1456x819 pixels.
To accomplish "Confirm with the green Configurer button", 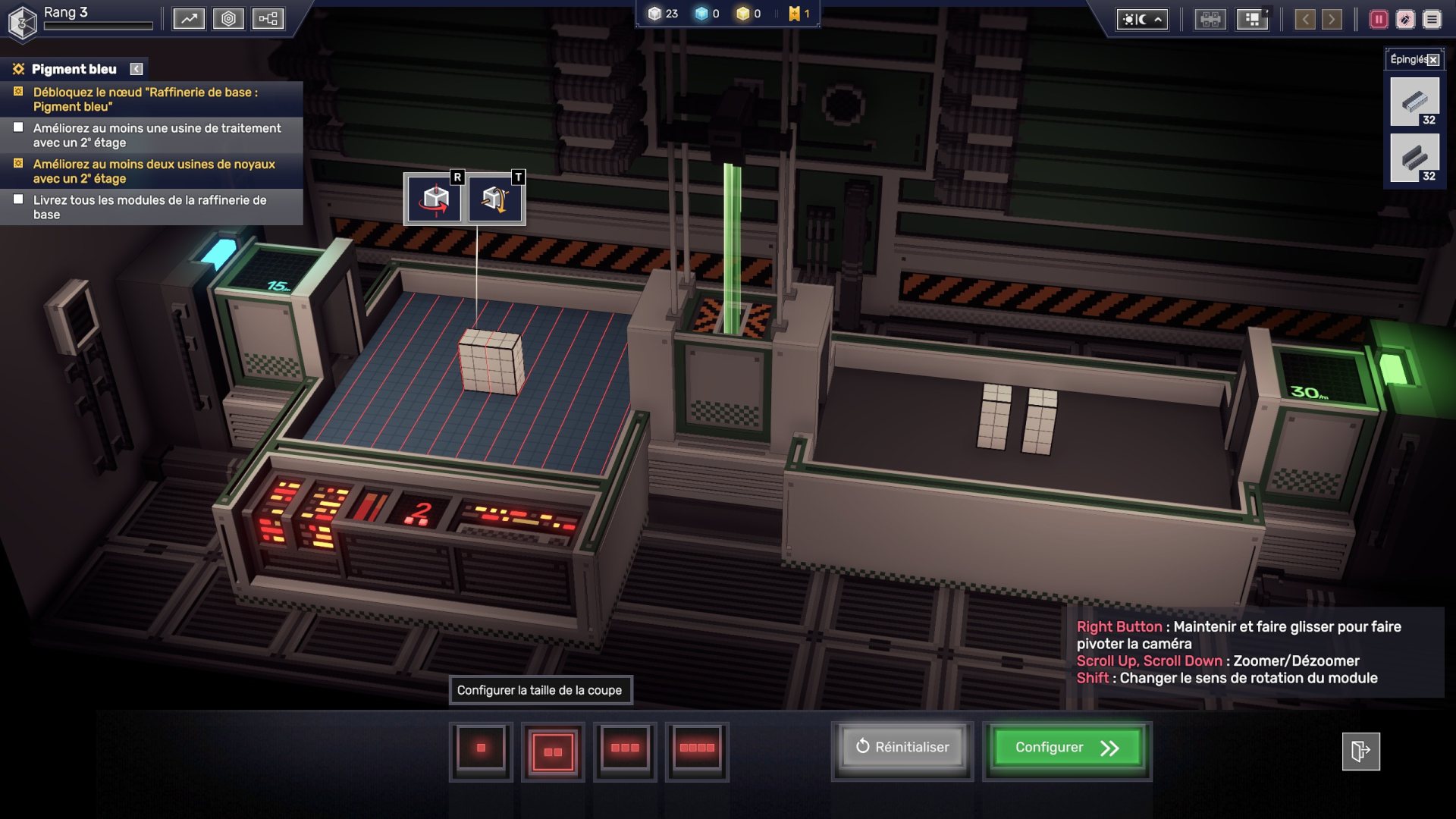I will click(x=1067, y=748).
